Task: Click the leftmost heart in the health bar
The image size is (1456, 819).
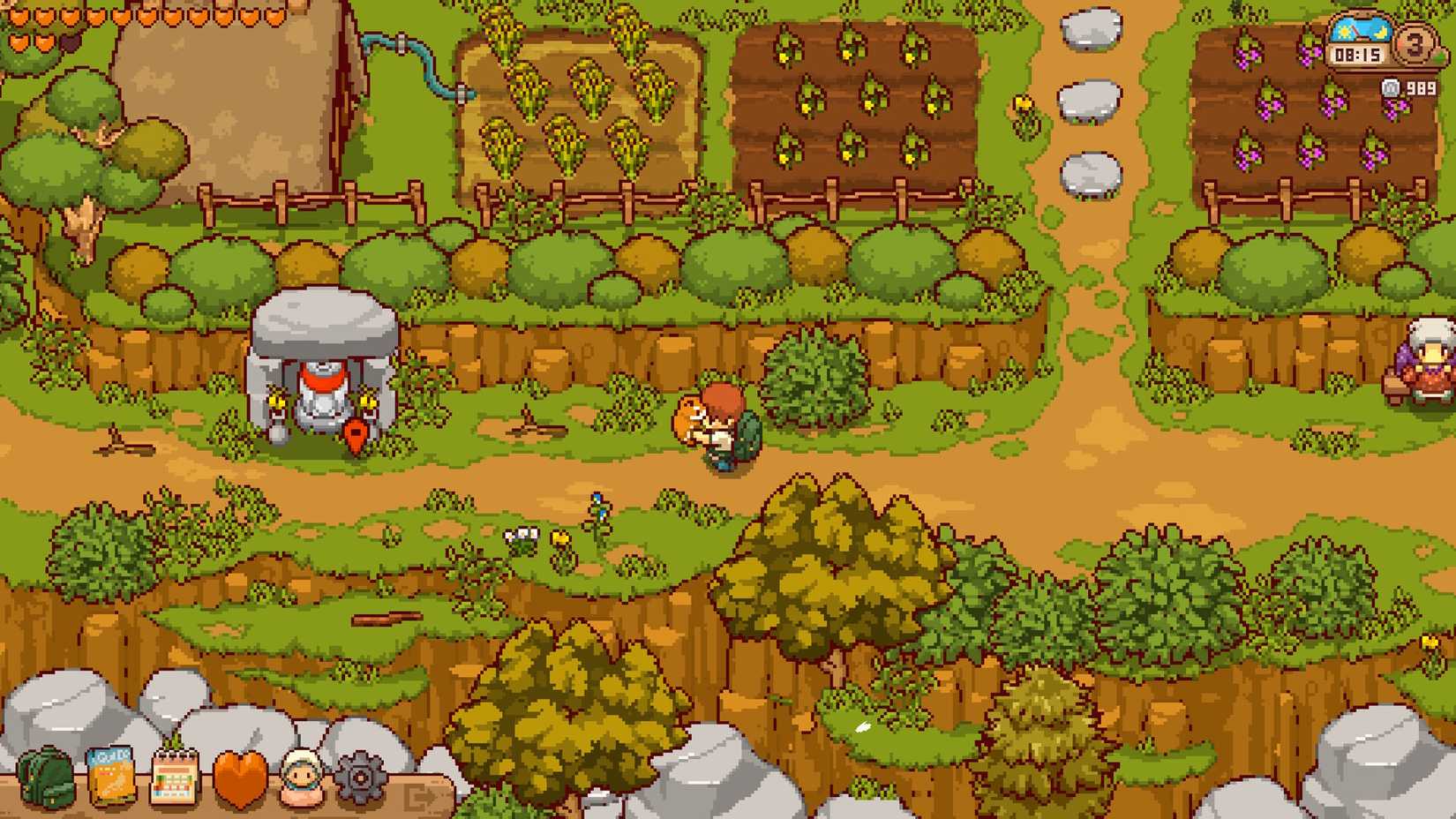Action: click(19, 16)
